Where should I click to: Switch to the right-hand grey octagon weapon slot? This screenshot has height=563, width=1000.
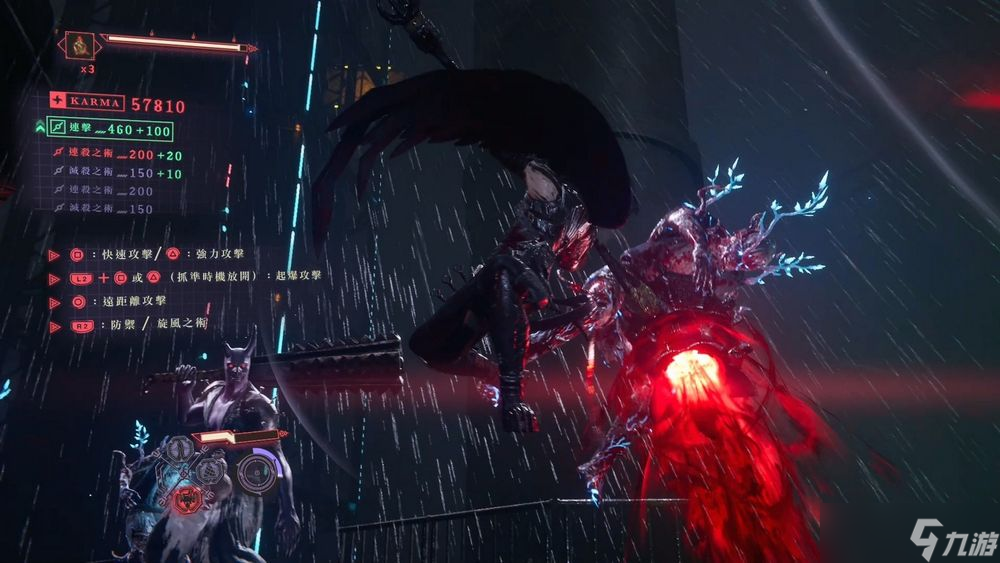coord(211,470)
